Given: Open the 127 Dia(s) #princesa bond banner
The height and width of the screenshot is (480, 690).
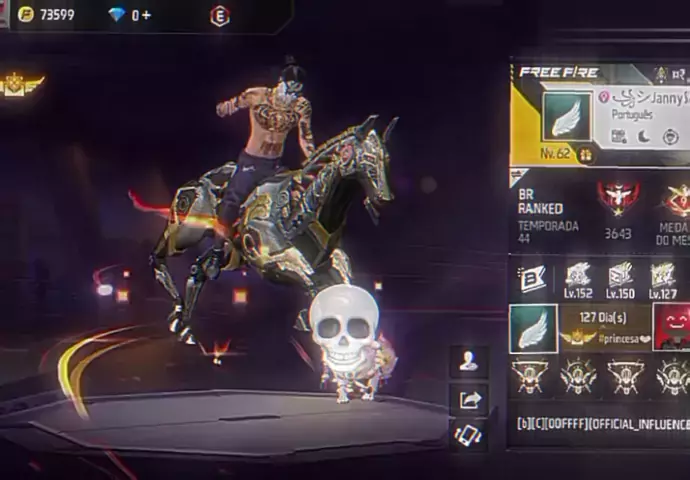Looking at the screenshot, I should pyautogui.click(x=604, y=328).
